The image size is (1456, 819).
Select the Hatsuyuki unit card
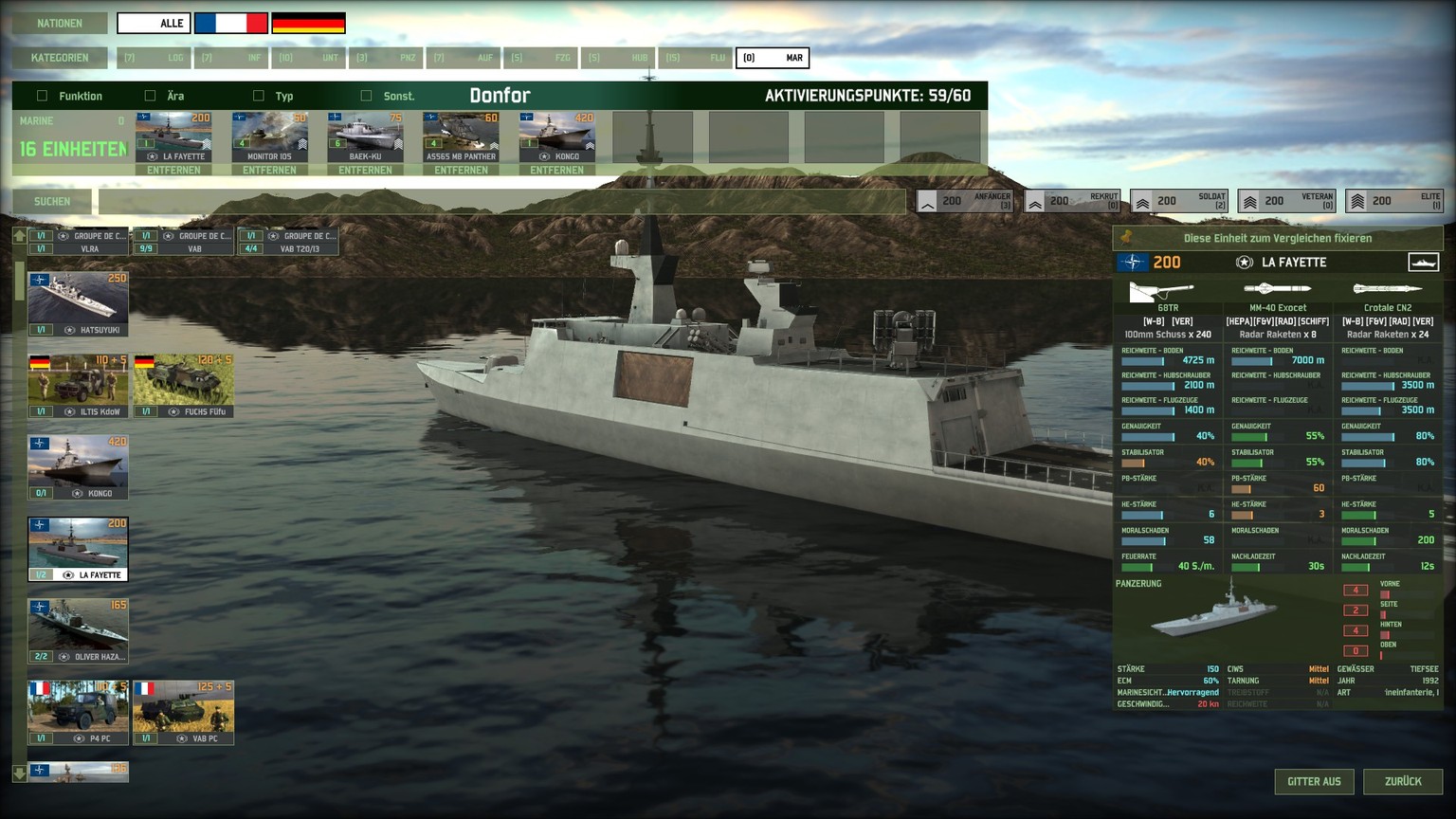coord(78,304)
